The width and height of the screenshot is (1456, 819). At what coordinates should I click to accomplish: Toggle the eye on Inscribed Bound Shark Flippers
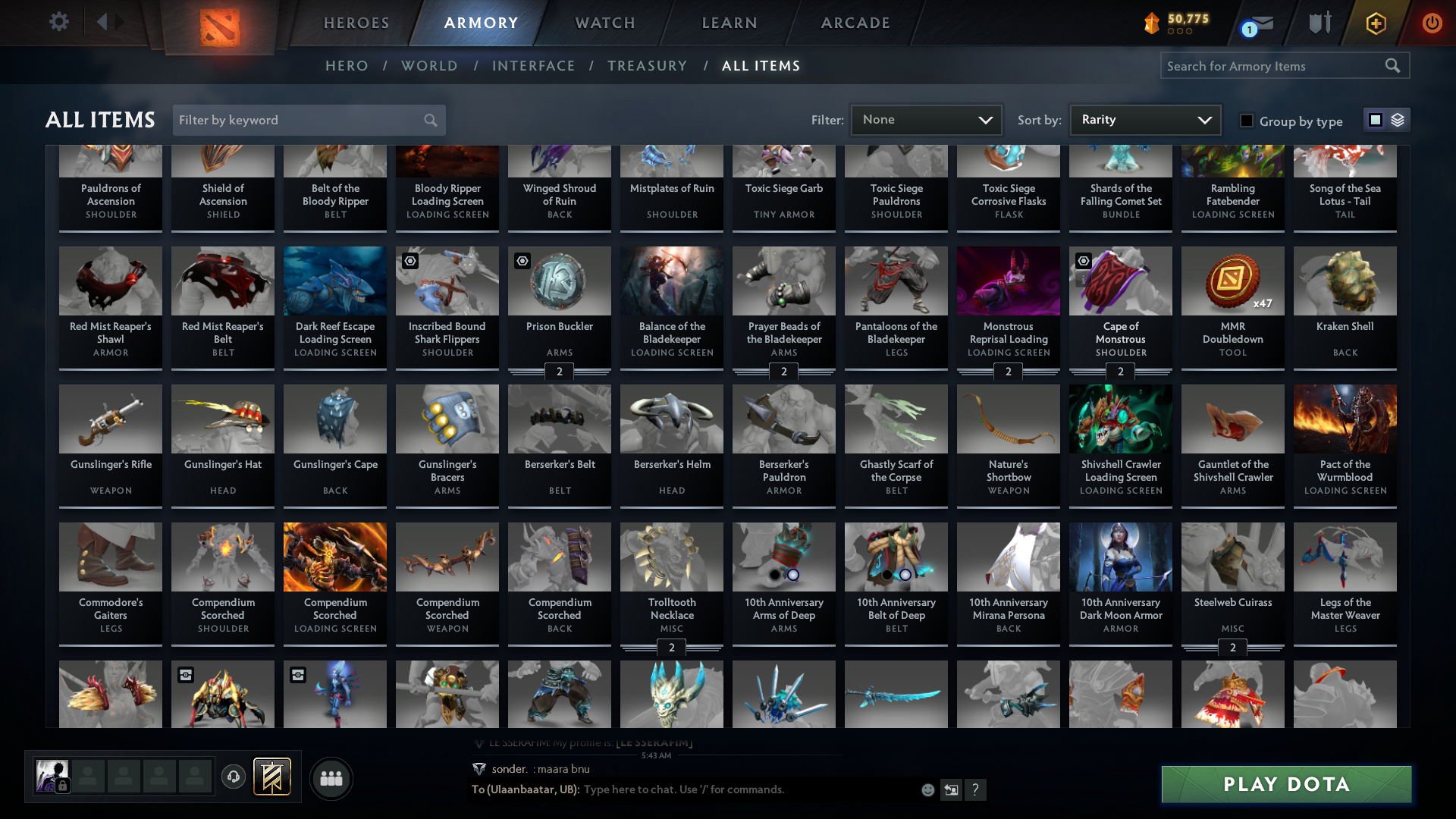[410, 261]
